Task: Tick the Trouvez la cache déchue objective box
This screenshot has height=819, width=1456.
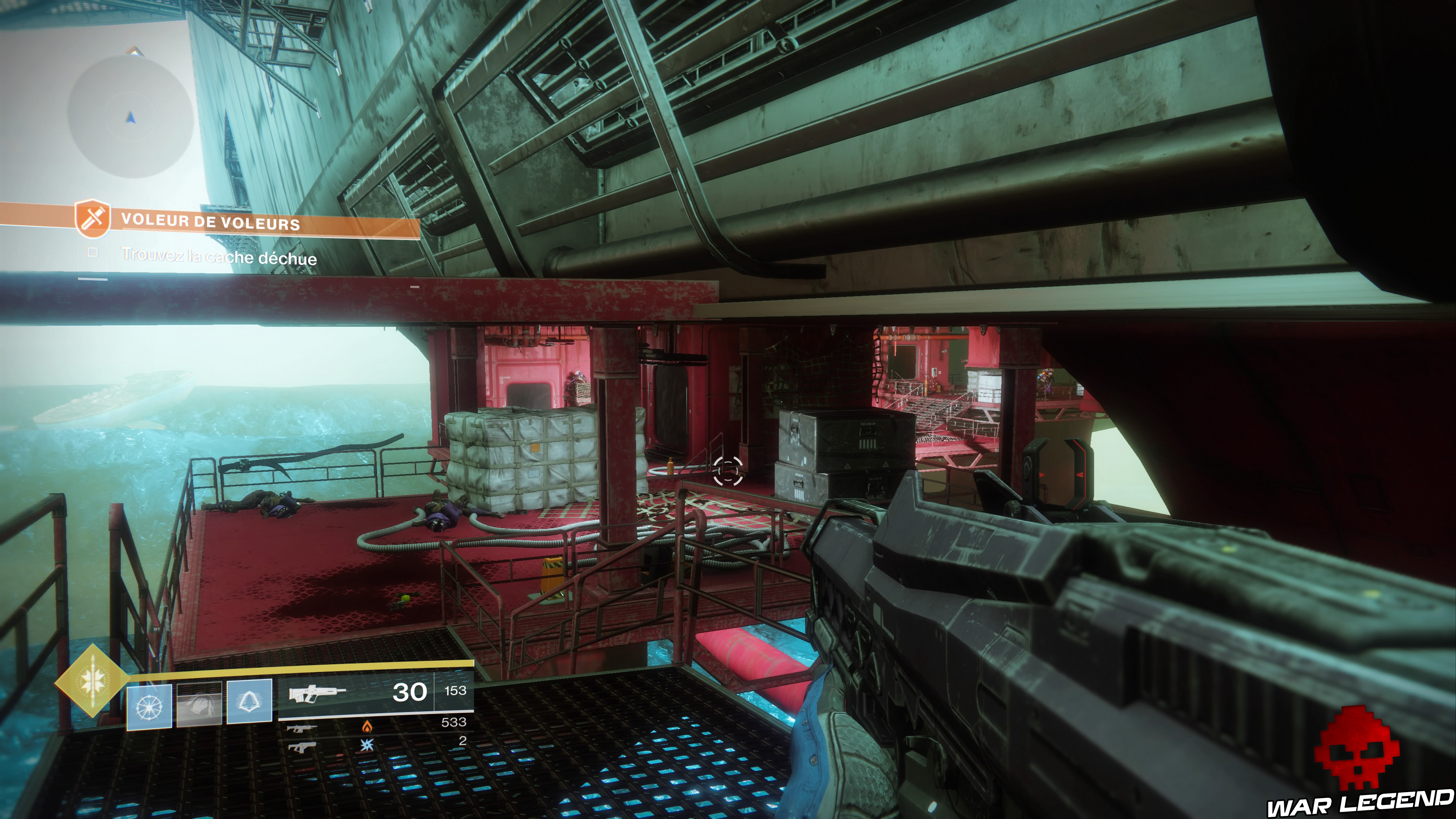Action: coord(93,253)
